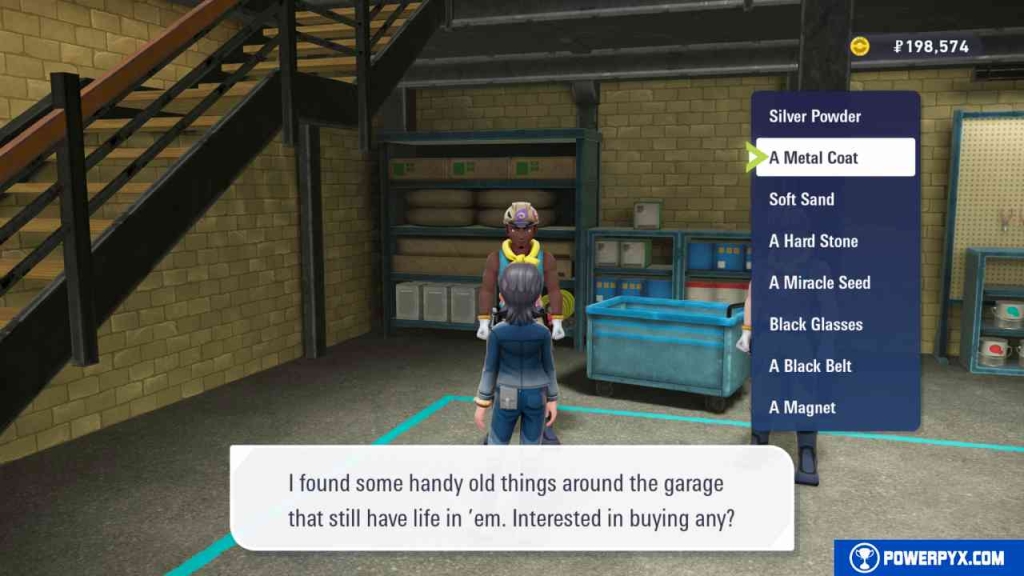Advance the garage seller's dialogue box
The width and height of the screenshot is (1024, 576).
(x=511, y=497)
